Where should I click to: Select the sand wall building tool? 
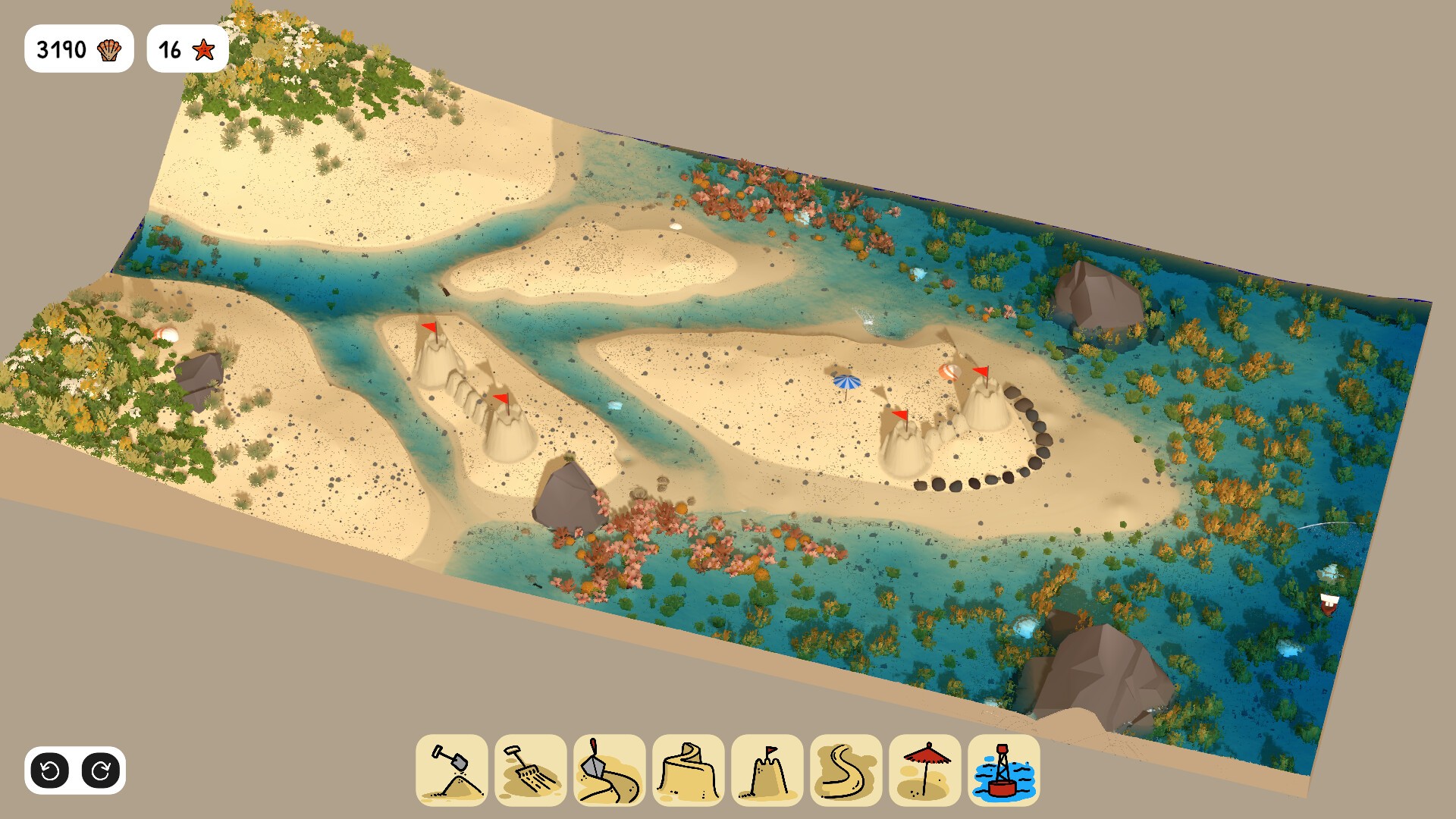689,770
